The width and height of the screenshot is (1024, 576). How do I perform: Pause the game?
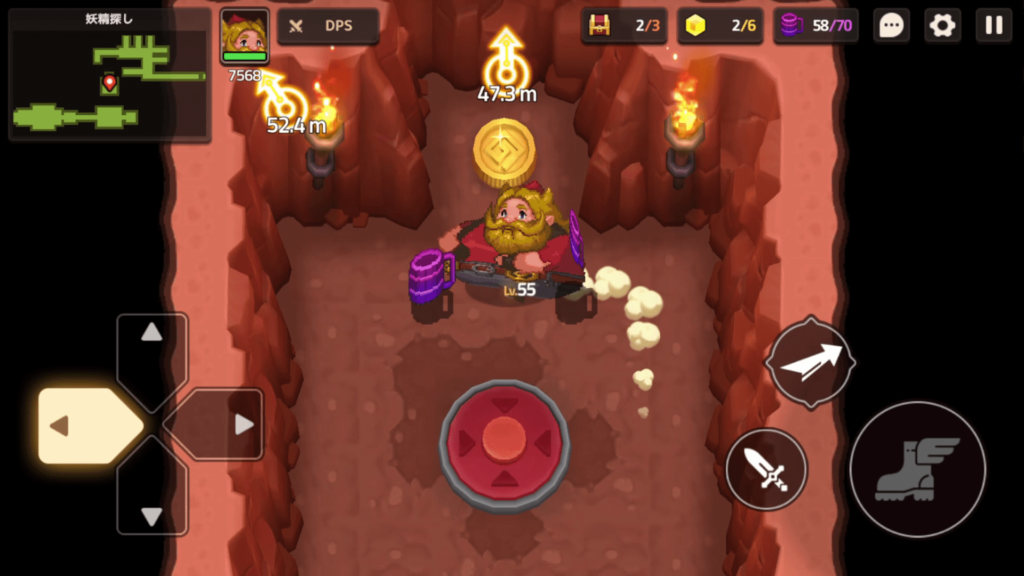click(x=993, y=26)
